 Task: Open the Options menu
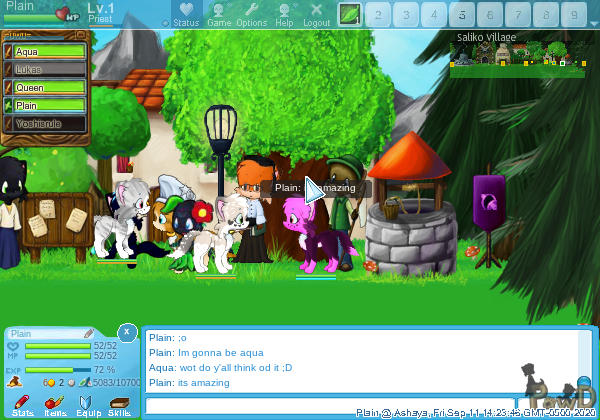[251, 14]
